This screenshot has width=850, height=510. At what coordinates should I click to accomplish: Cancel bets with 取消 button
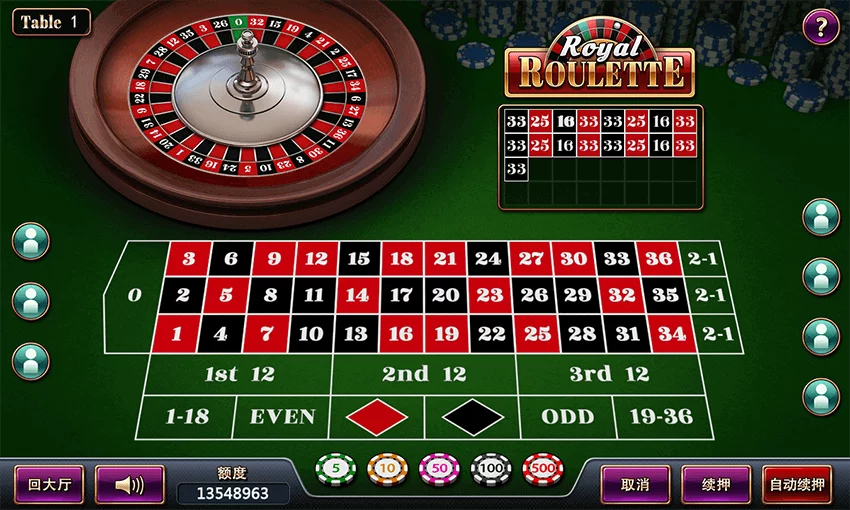(x=635, y=485)
